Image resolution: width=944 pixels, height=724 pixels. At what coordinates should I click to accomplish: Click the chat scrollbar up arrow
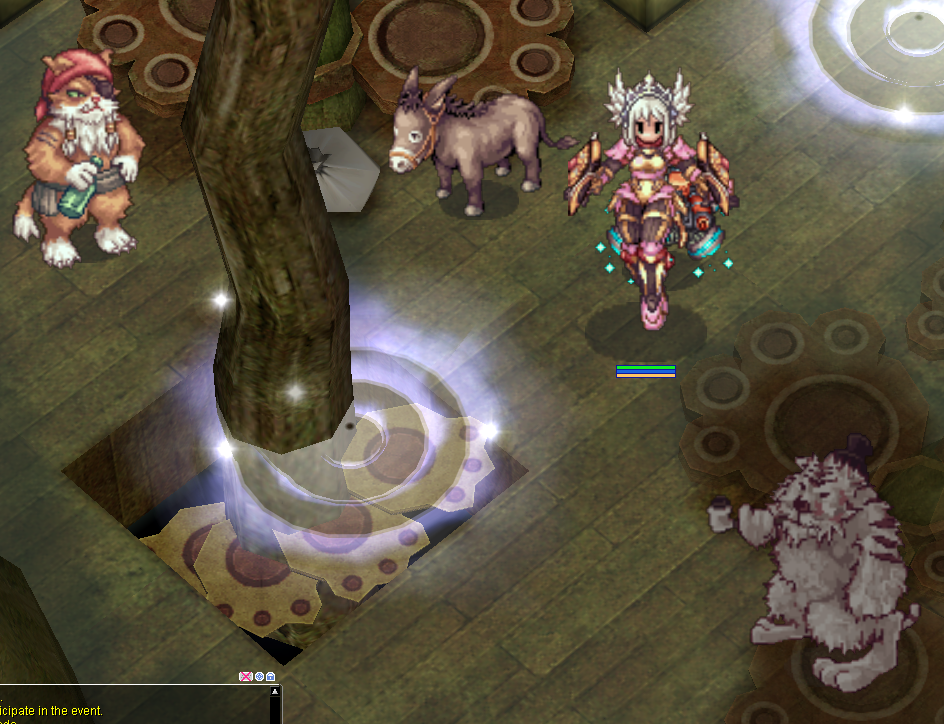(276, 691)
